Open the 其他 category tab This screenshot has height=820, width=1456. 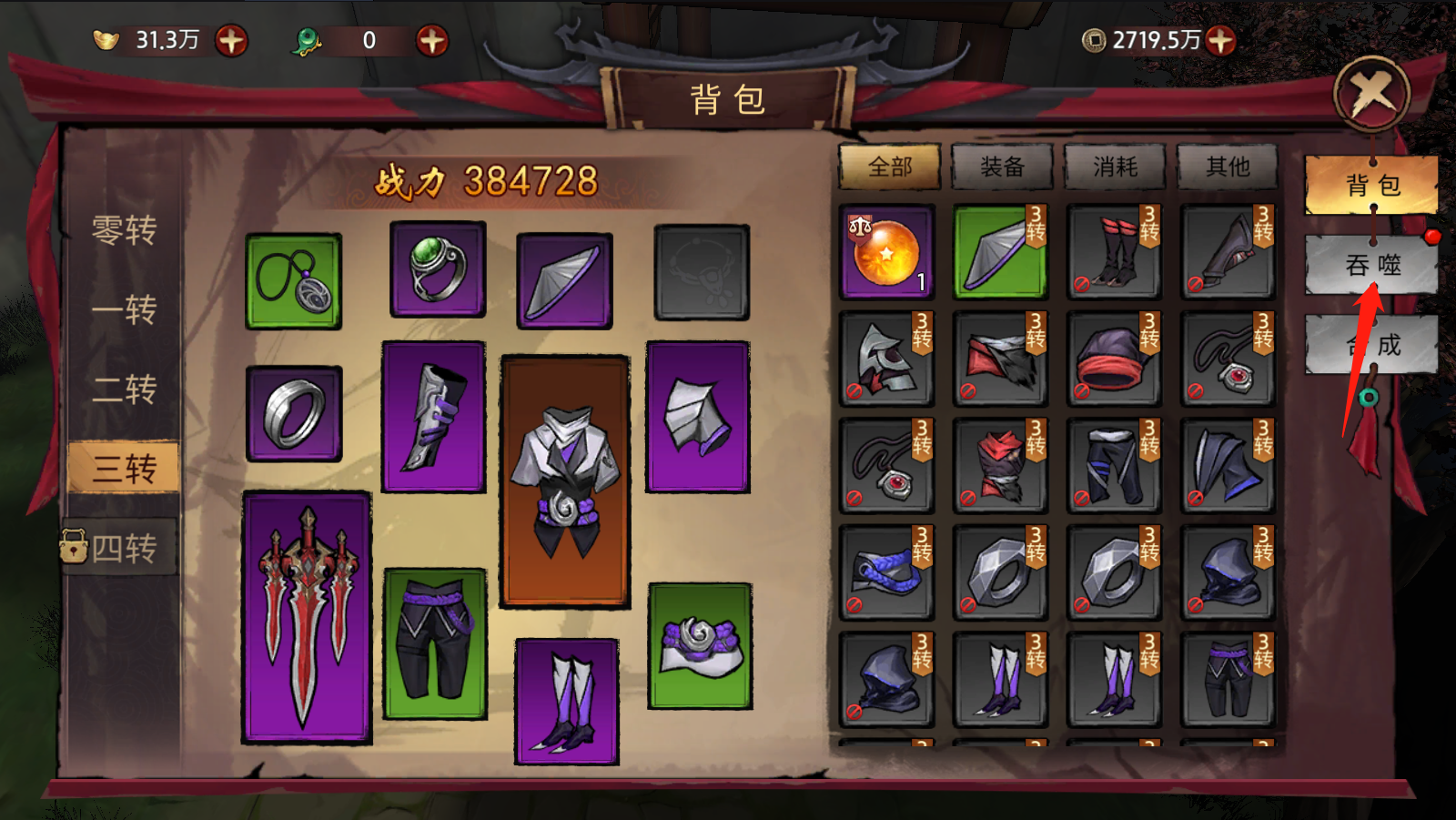[1228, 167]
